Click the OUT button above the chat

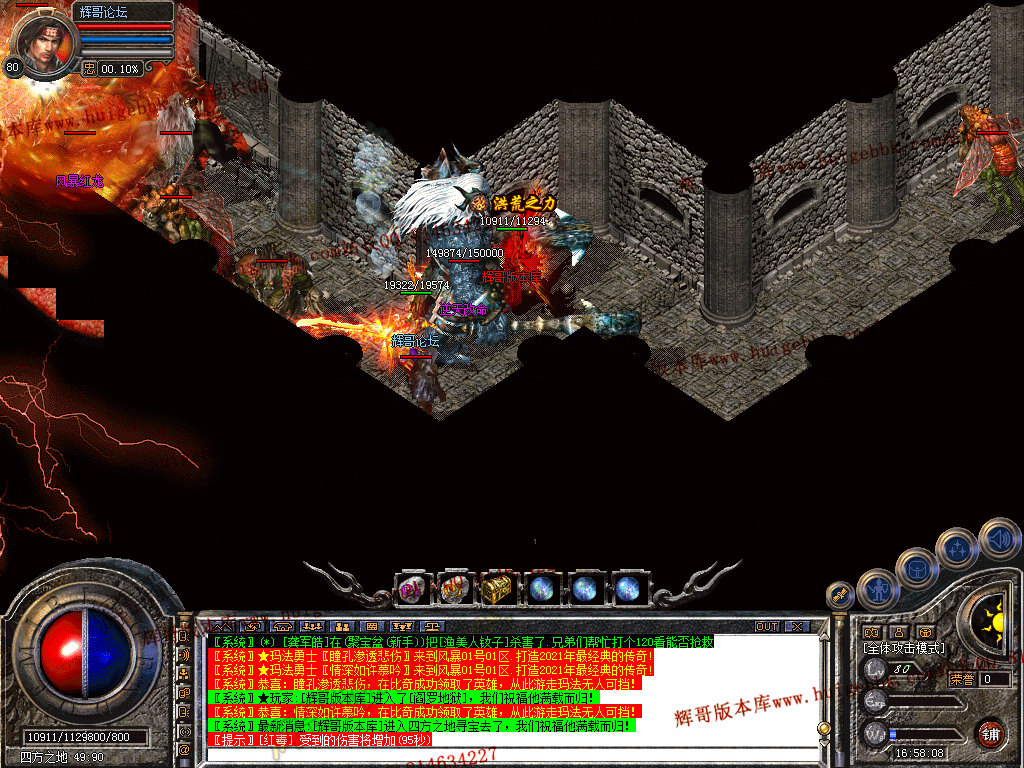pyautogui.click(x=766, y=626)
